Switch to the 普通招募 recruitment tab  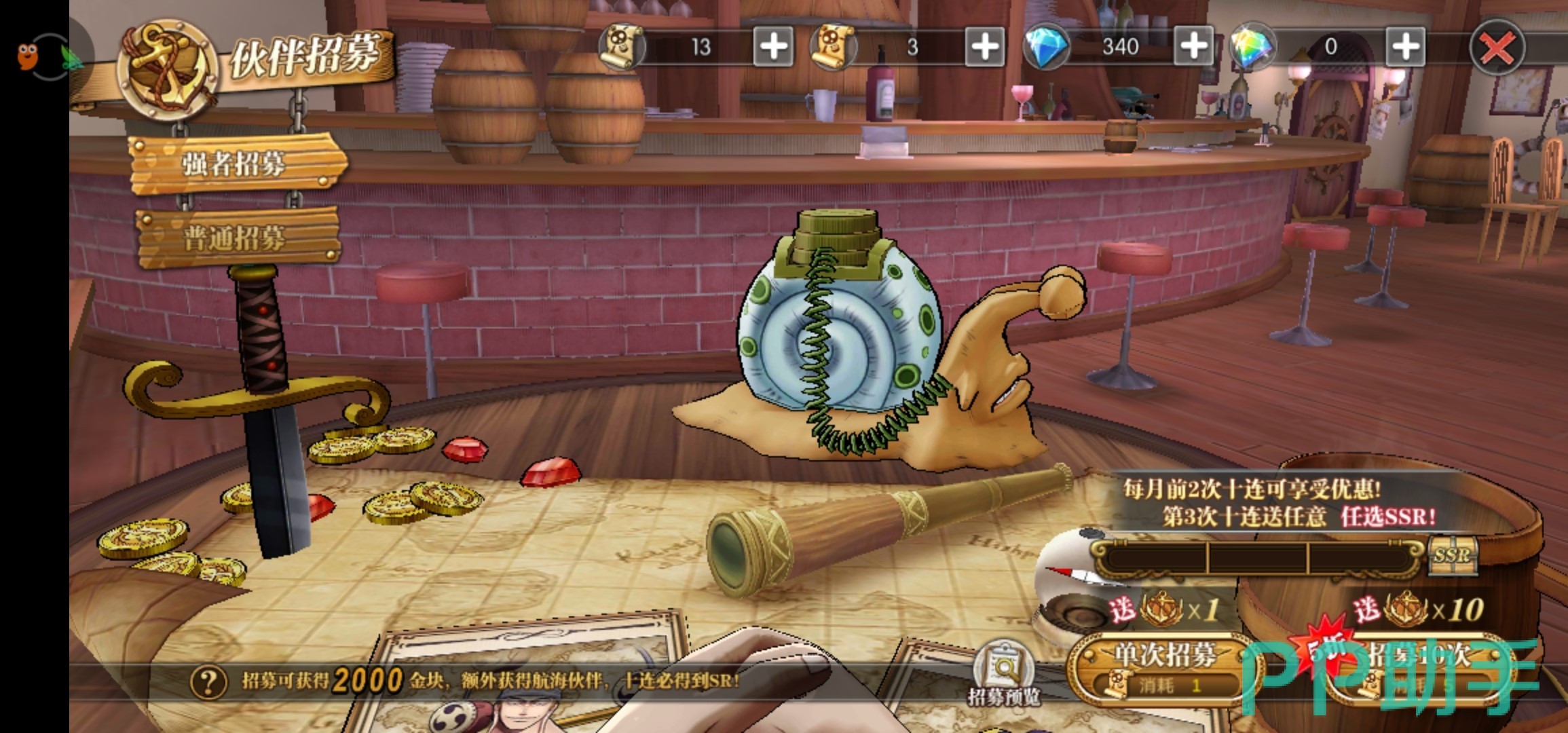point(234,238)
